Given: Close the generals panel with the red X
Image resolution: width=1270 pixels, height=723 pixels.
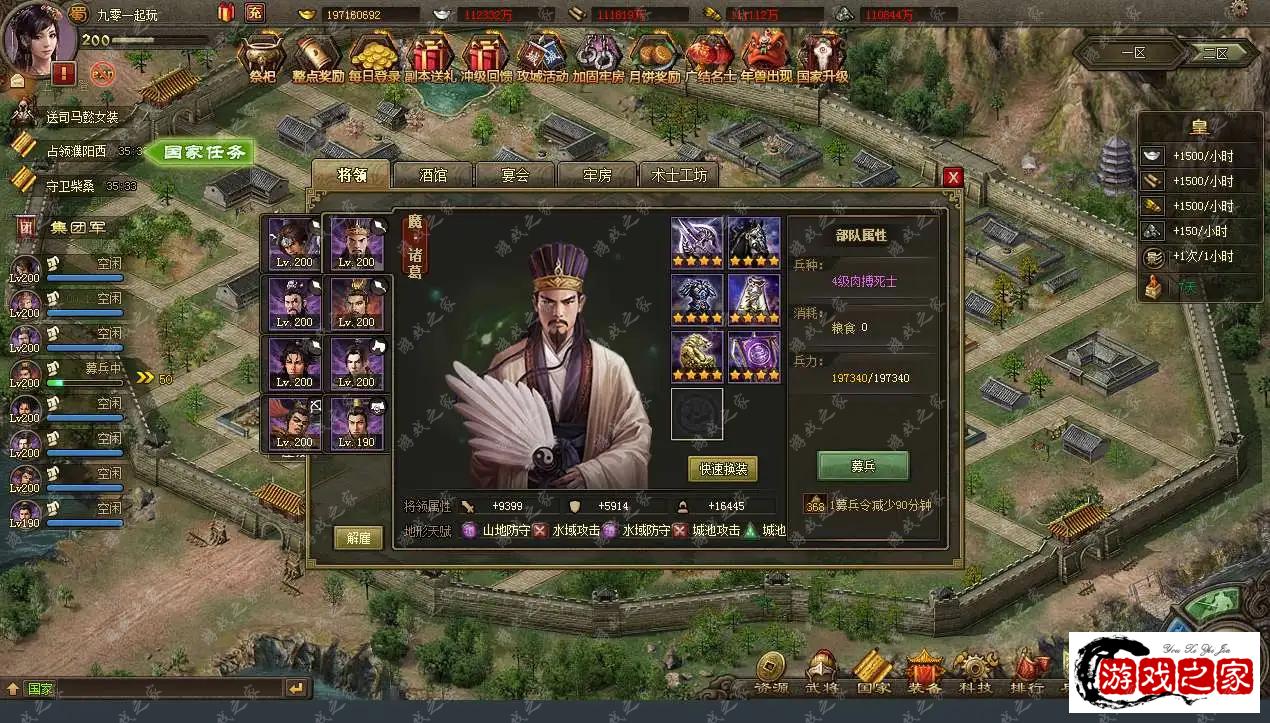Looking at the screenshot, I should coord(953,176).
